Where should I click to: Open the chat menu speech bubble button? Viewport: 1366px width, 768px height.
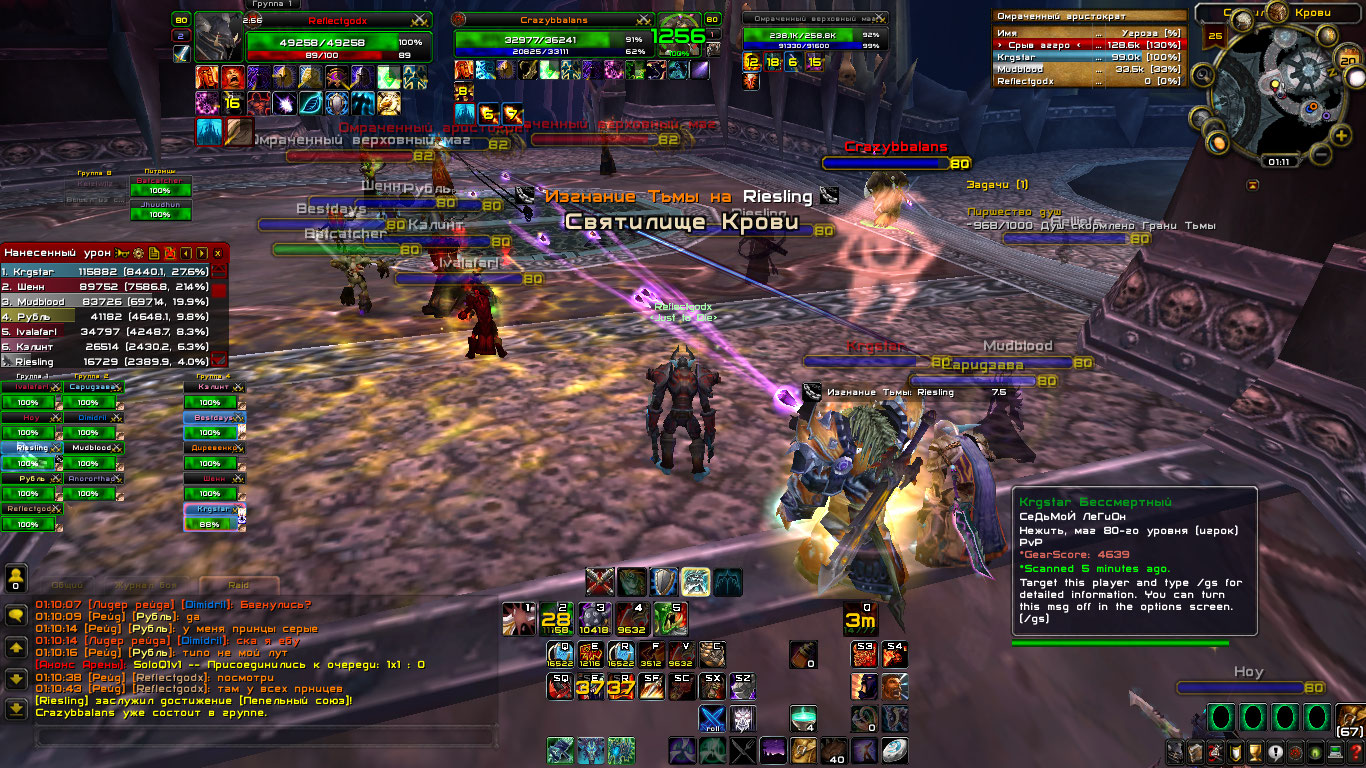tap(16, 615)
